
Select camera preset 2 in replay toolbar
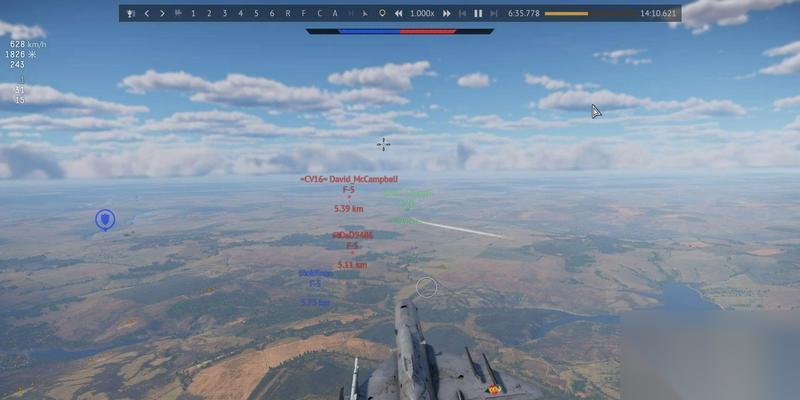tap(209, 14)
